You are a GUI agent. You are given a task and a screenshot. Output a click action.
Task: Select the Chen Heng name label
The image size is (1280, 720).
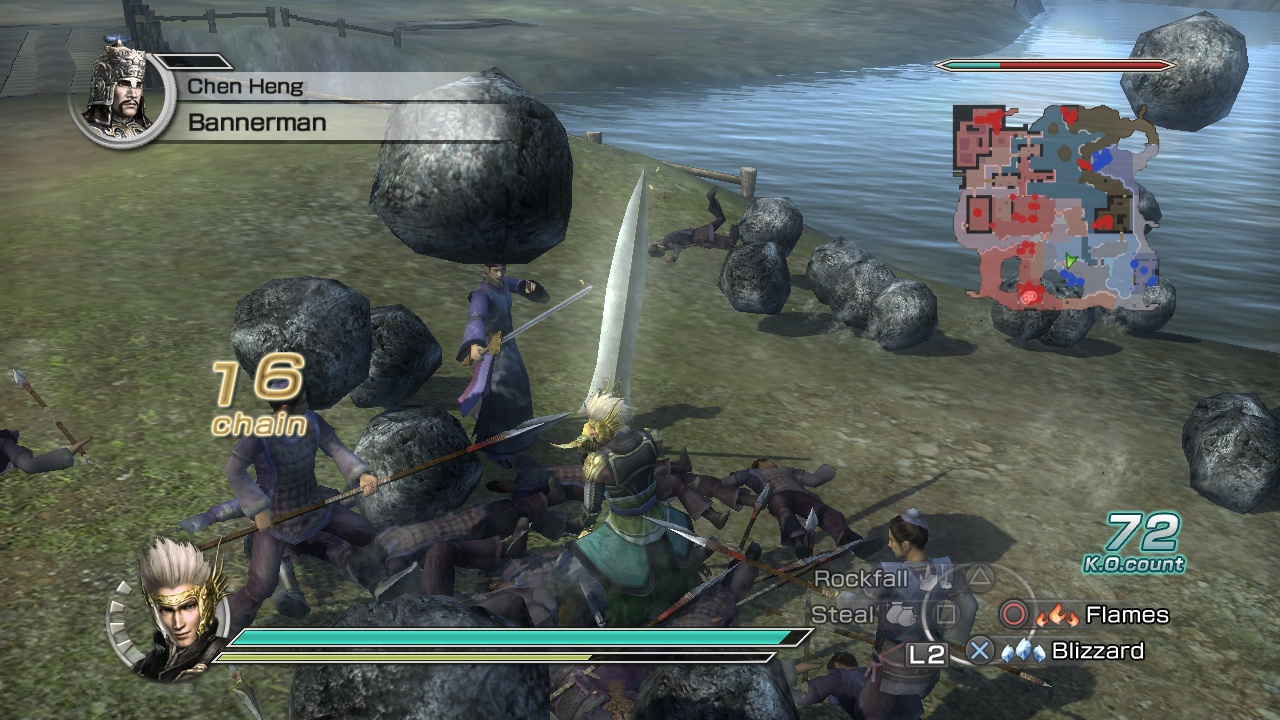(245, 87)
